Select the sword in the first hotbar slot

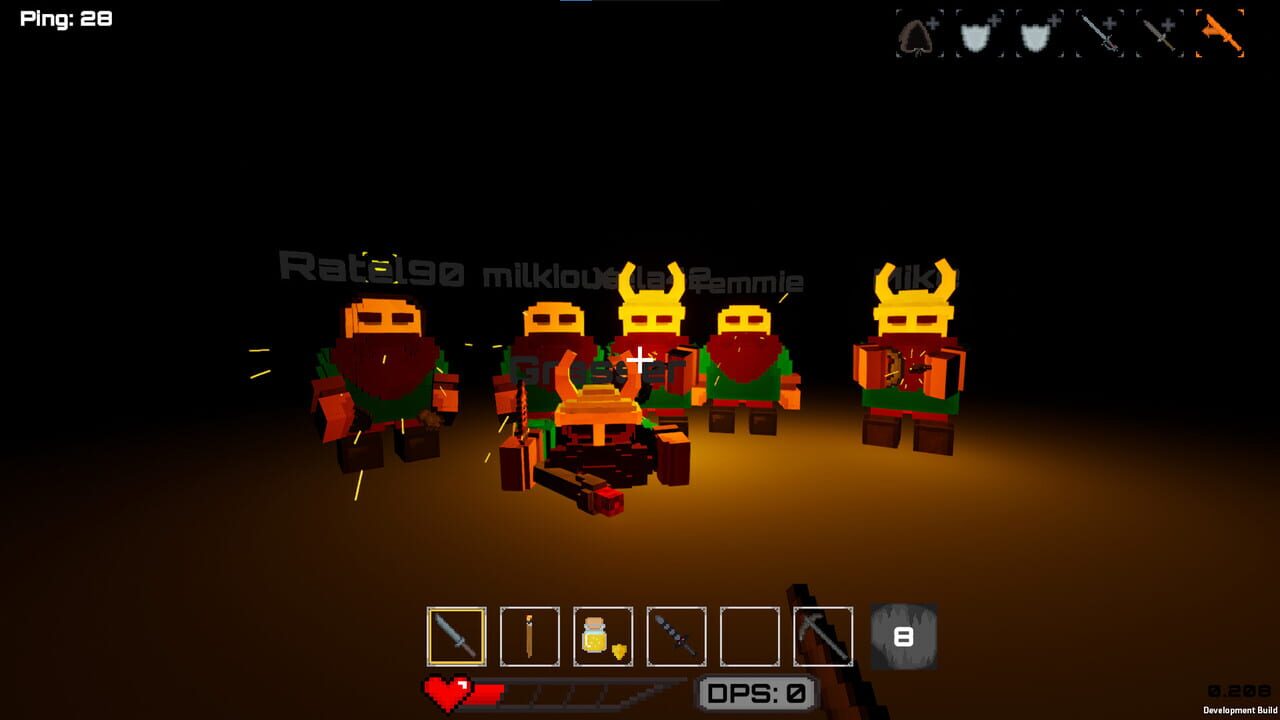[457, 636]
